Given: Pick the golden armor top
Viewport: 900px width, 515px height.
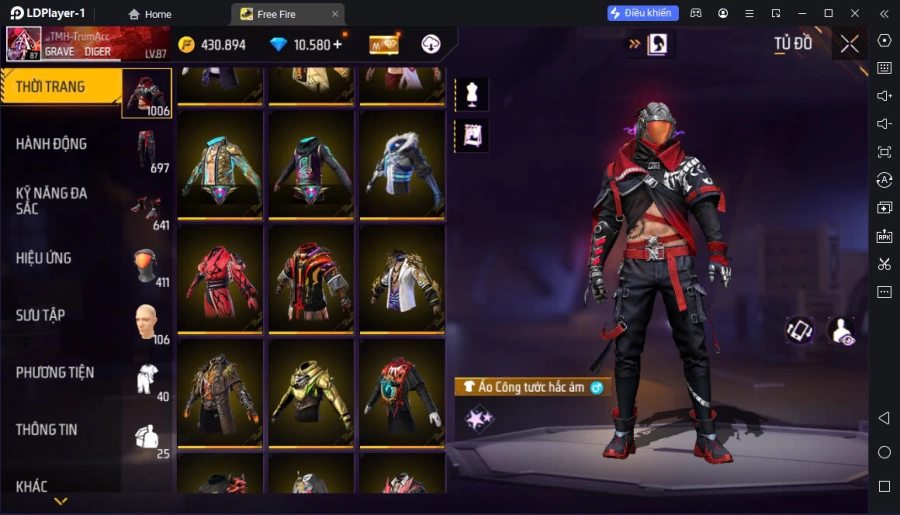Looking at the screenshot, I should (x=310, y=390).
